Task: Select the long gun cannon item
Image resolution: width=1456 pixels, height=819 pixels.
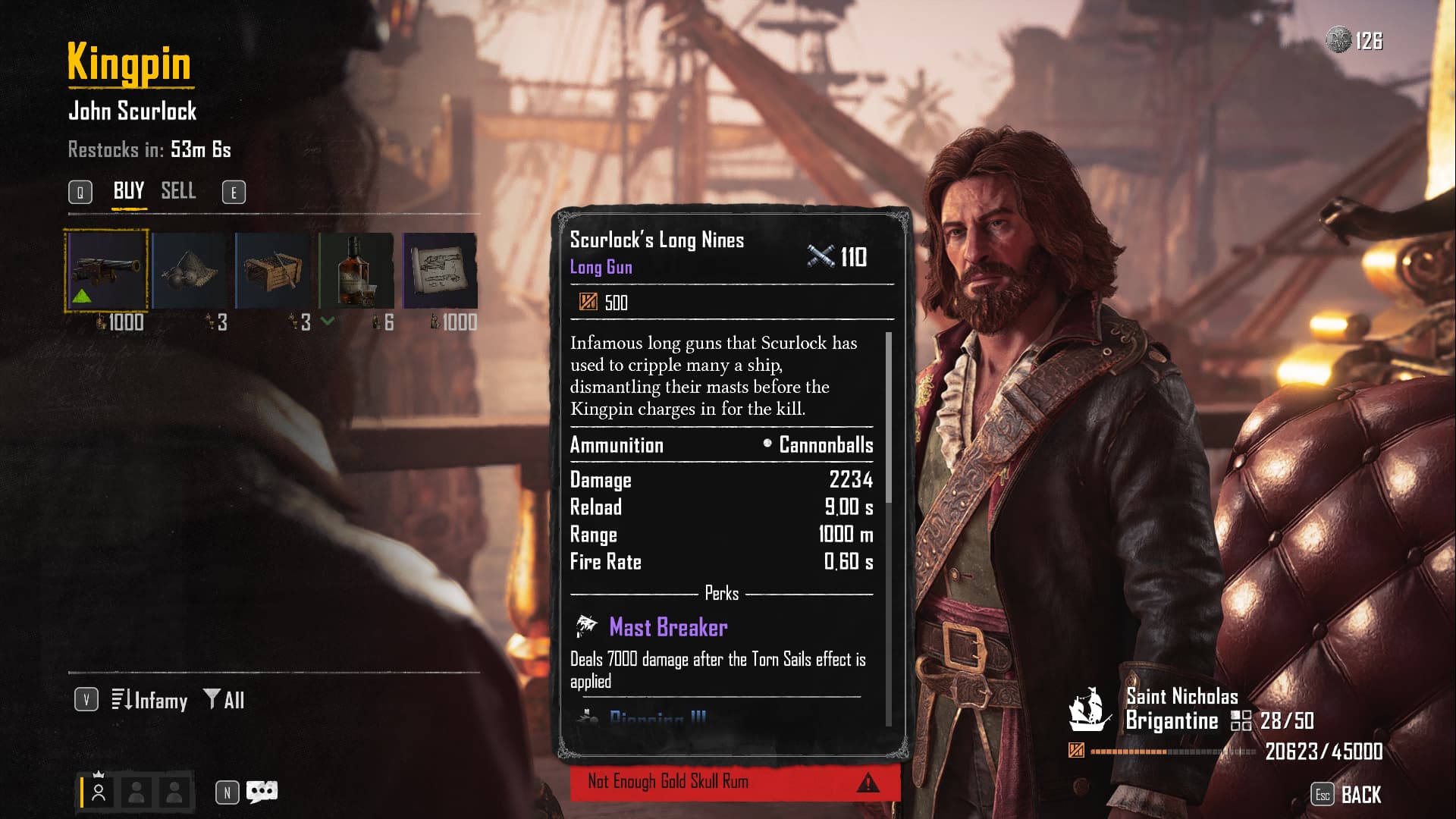Action: pyautogui.click(x=106, y=270)
